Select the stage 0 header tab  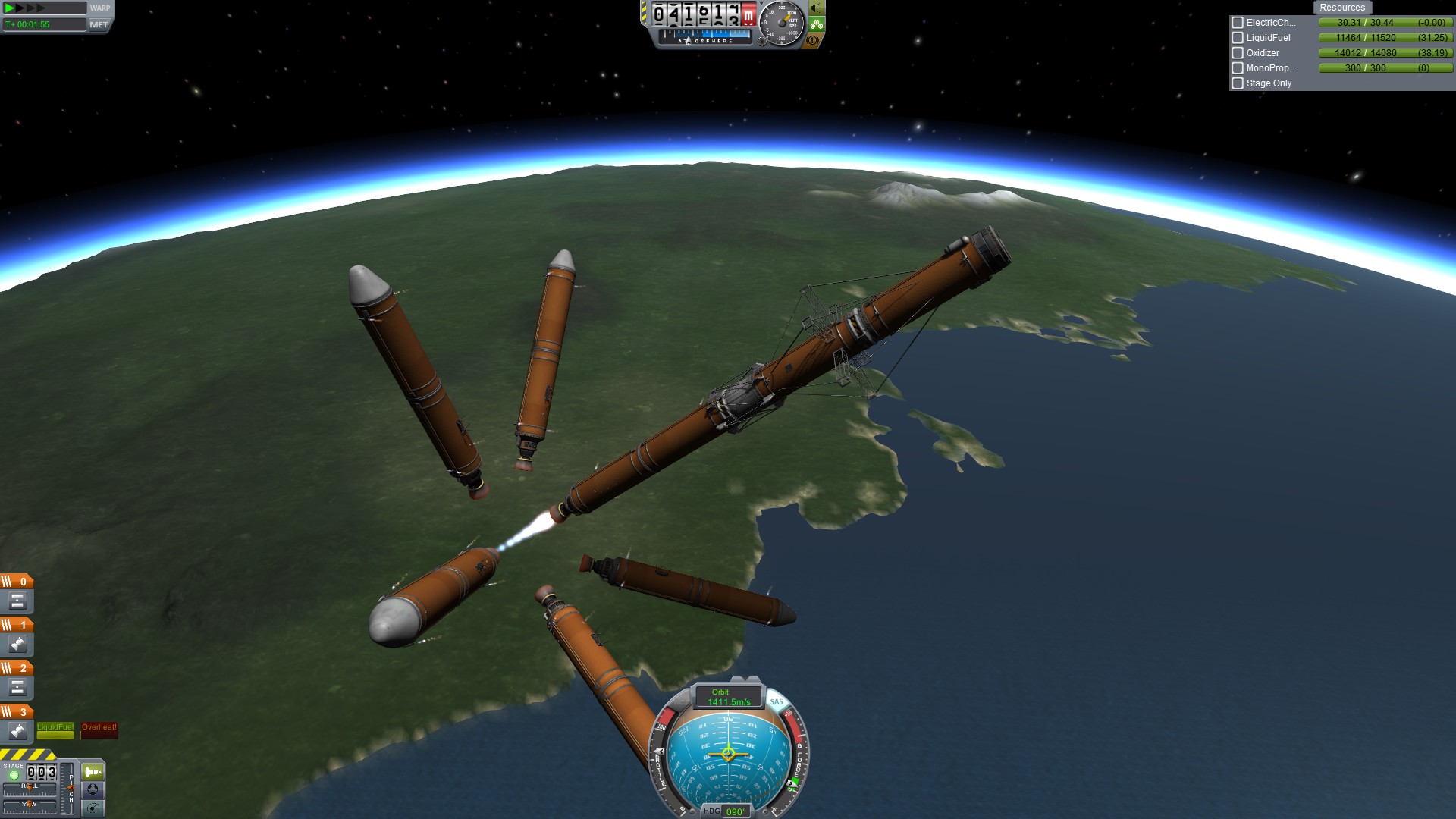click(17, 582)
